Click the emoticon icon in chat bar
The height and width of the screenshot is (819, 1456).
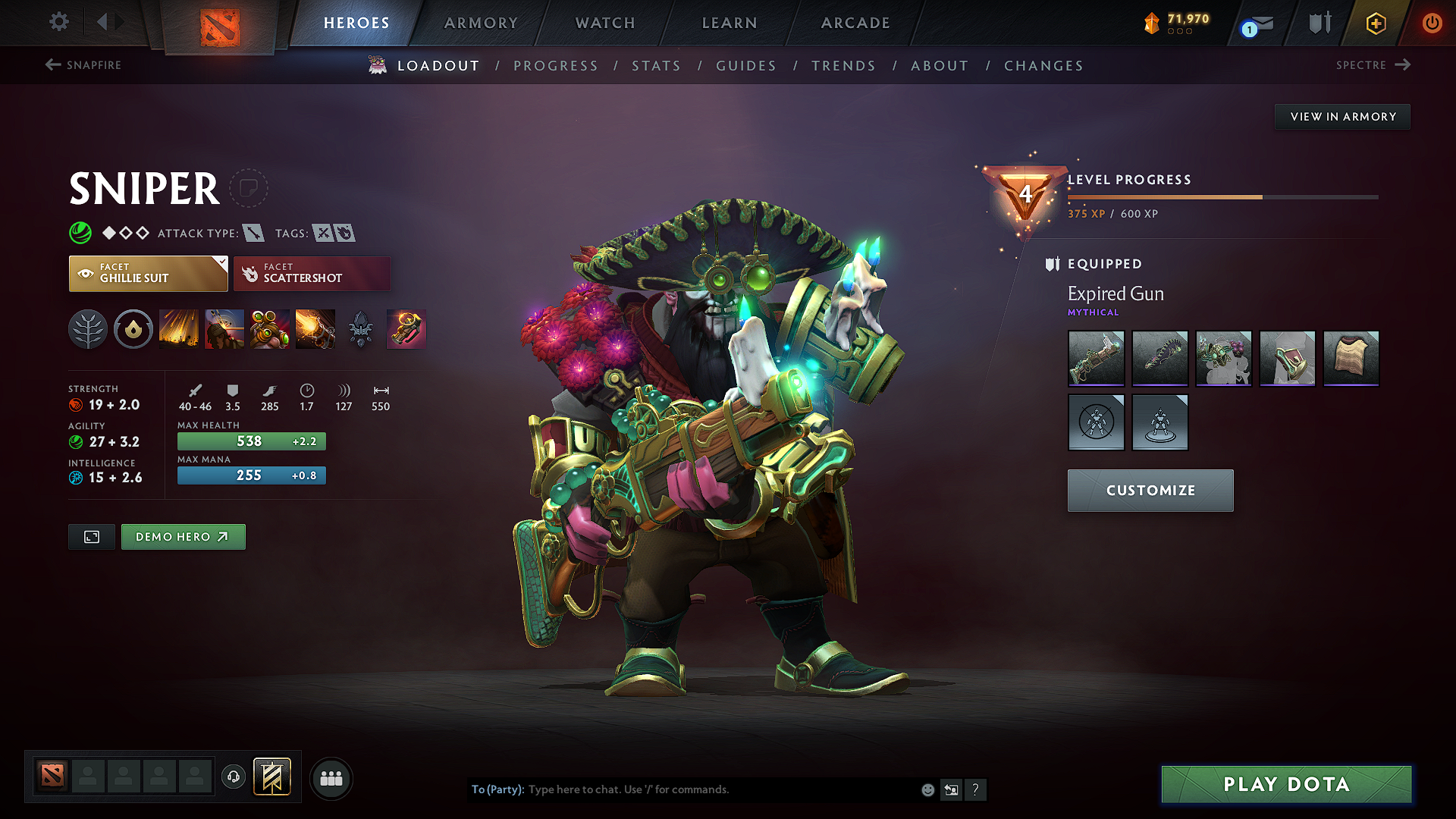click(x=927, y=789)
